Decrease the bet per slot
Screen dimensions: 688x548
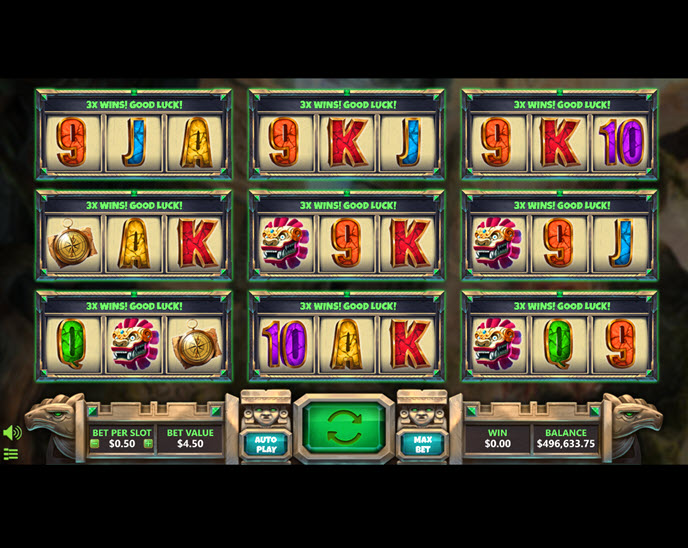[95, 443]
